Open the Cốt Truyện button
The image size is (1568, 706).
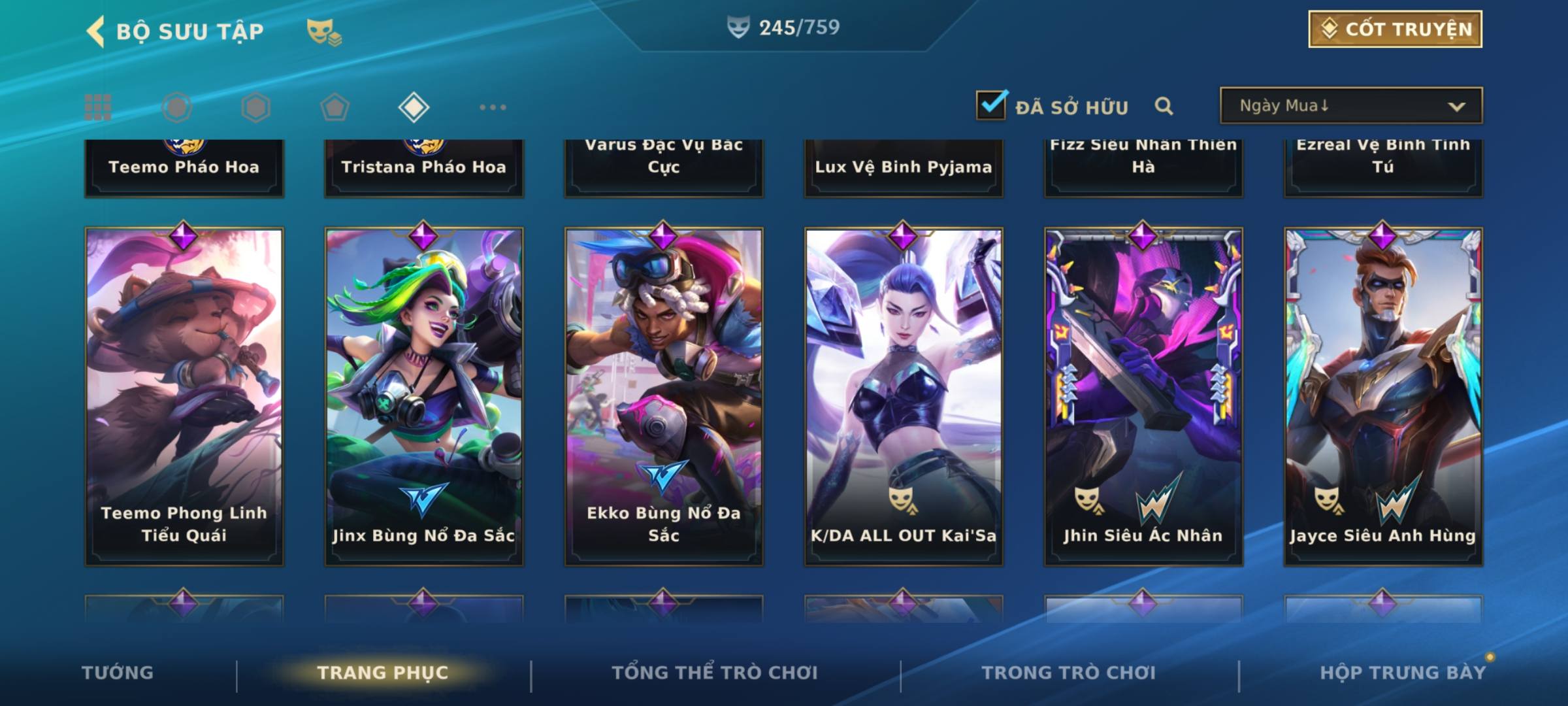tap(1395, 29)
